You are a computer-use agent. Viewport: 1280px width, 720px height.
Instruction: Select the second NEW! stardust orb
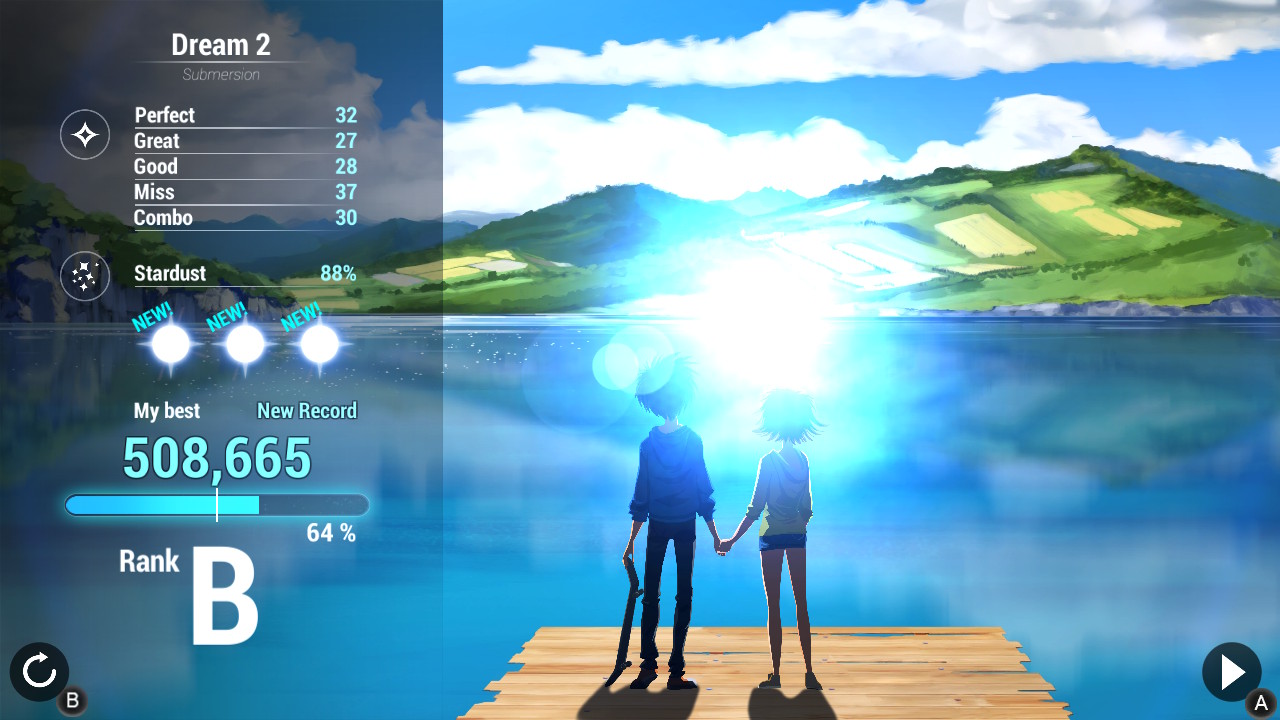coord(243,345)
